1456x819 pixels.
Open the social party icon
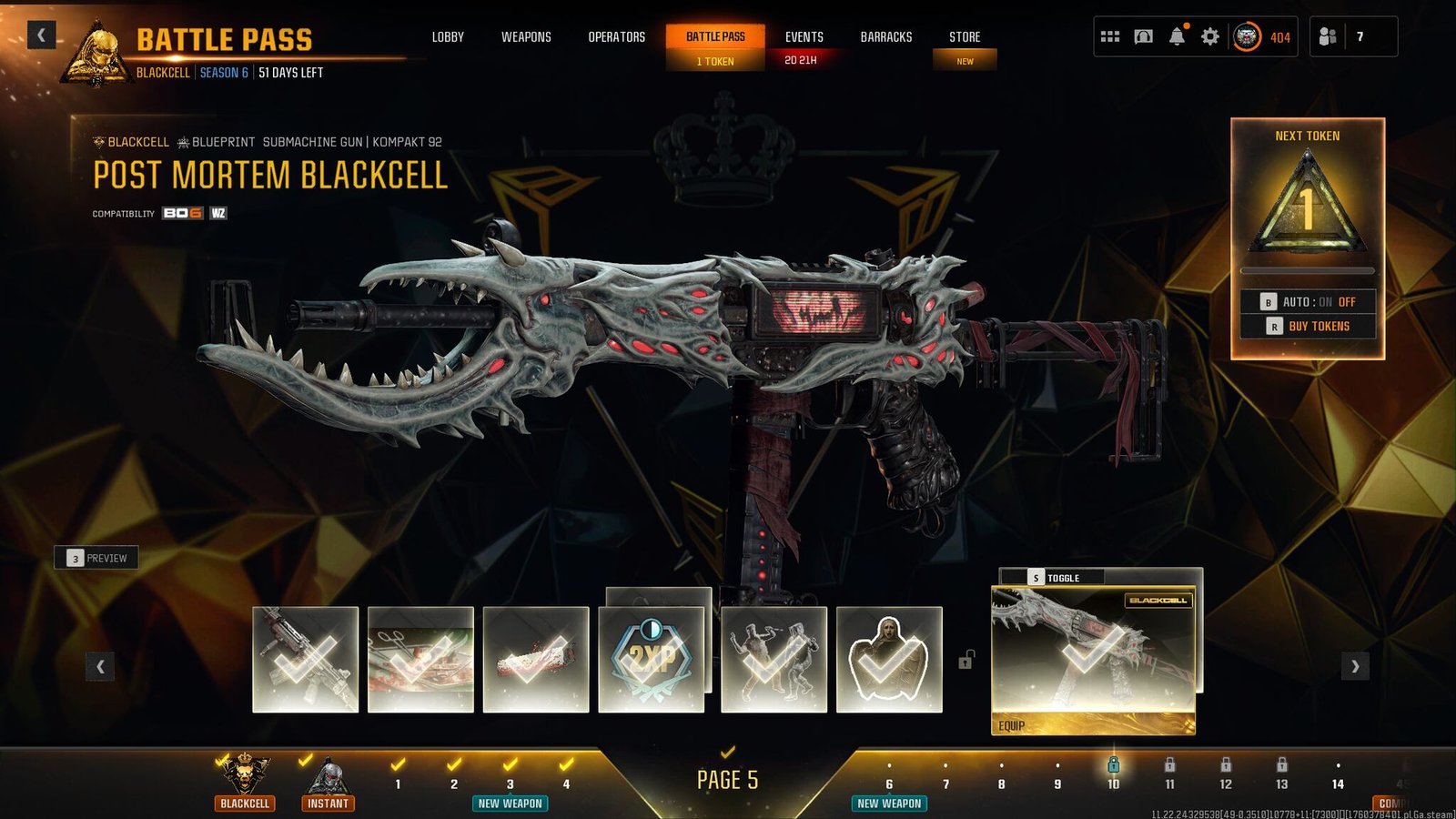(1328, 36)
